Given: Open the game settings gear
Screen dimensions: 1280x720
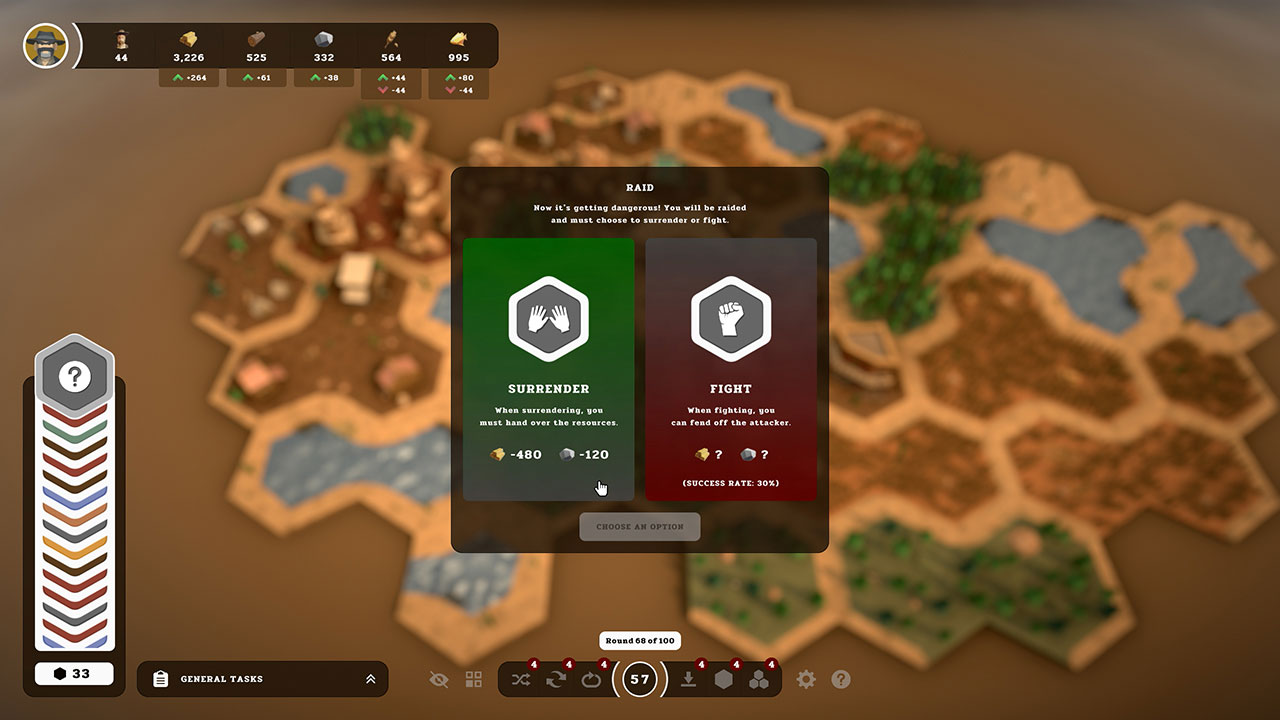Looking at the screenshot, I should pyautogui.click(x=806, y=679).
